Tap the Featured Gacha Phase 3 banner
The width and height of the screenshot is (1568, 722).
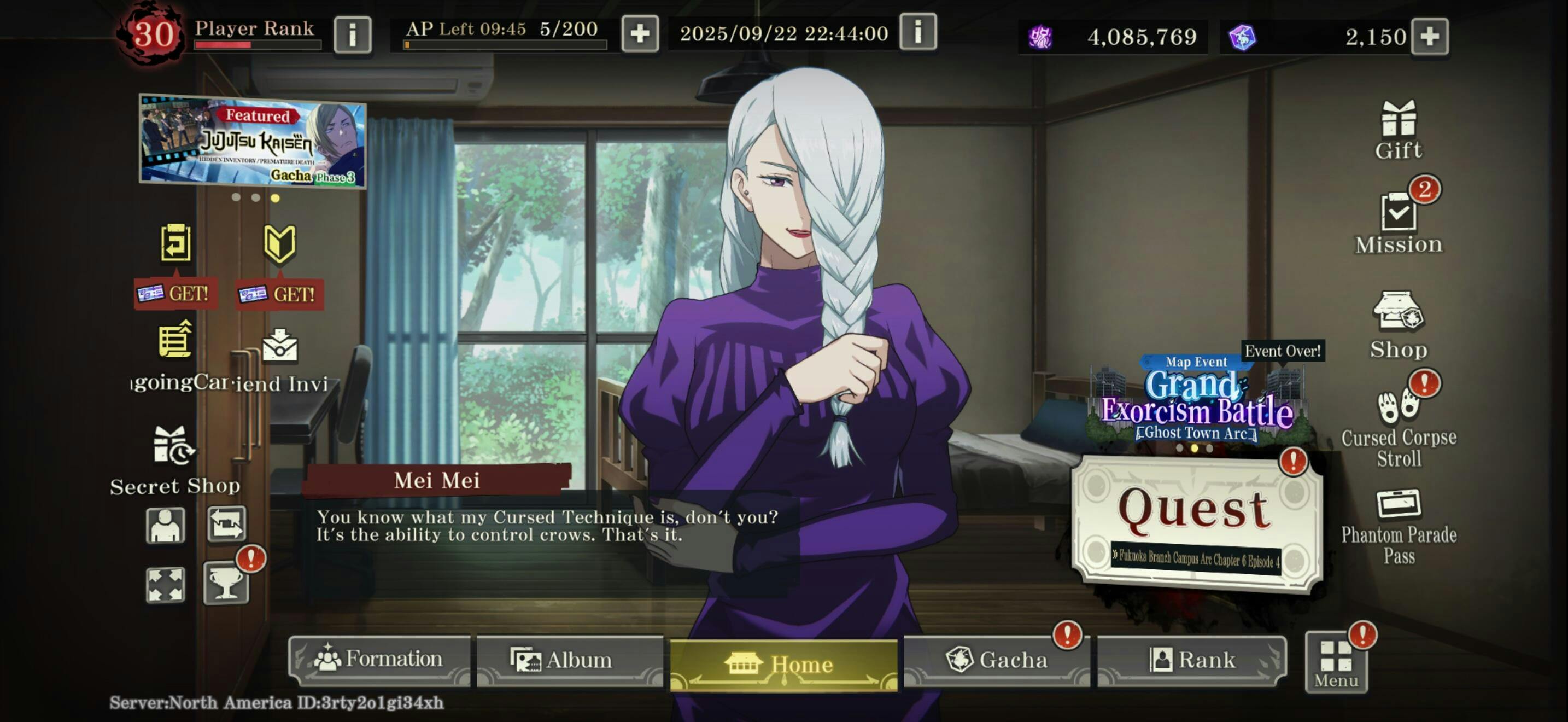point(253,141)
